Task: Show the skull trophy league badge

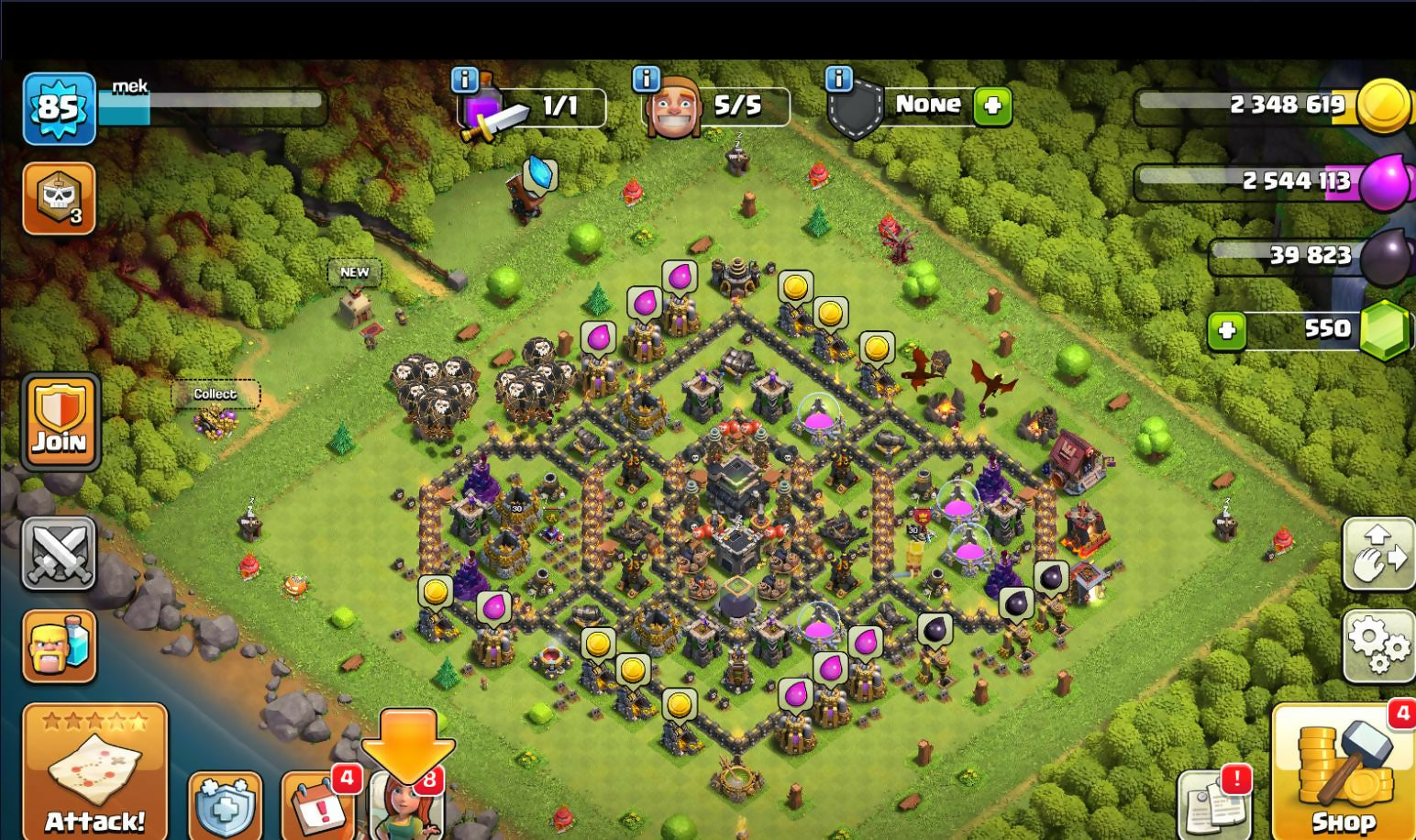Action: tap(59, 198)
